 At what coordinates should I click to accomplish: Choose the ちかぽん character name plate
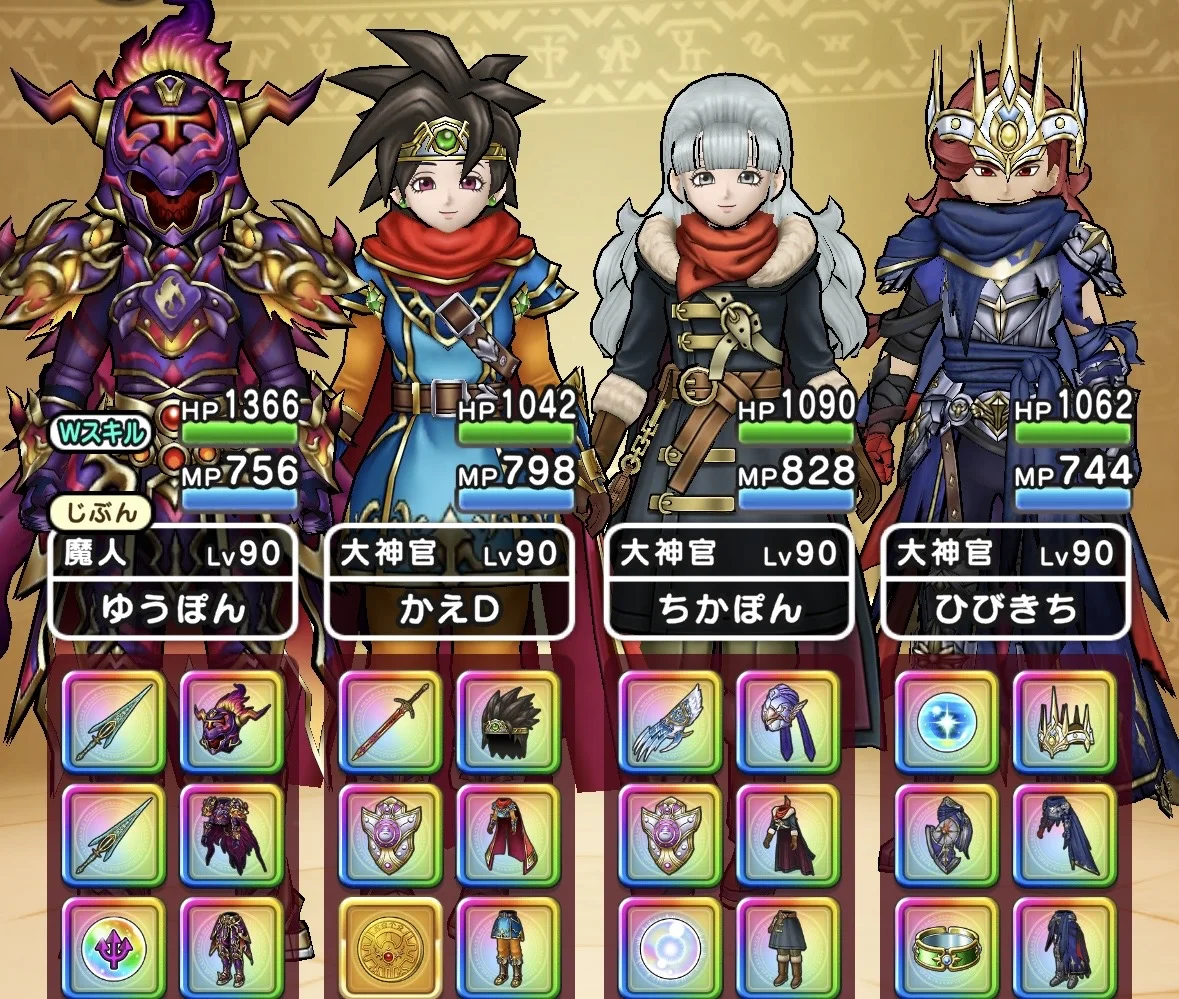click(728, 608)
